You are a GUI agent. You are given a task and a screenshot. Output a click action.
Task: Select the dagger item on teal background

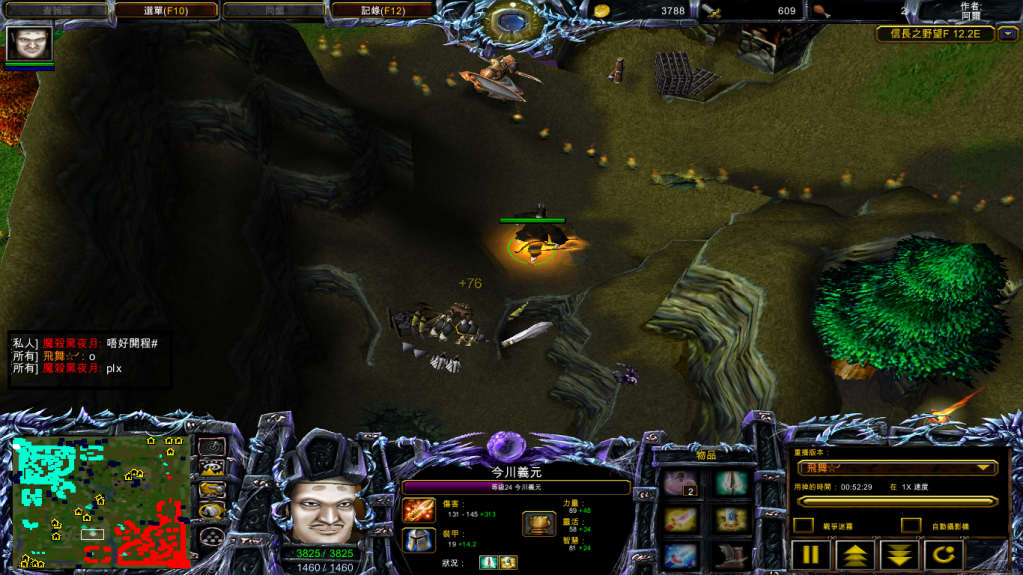coord(732,484)
